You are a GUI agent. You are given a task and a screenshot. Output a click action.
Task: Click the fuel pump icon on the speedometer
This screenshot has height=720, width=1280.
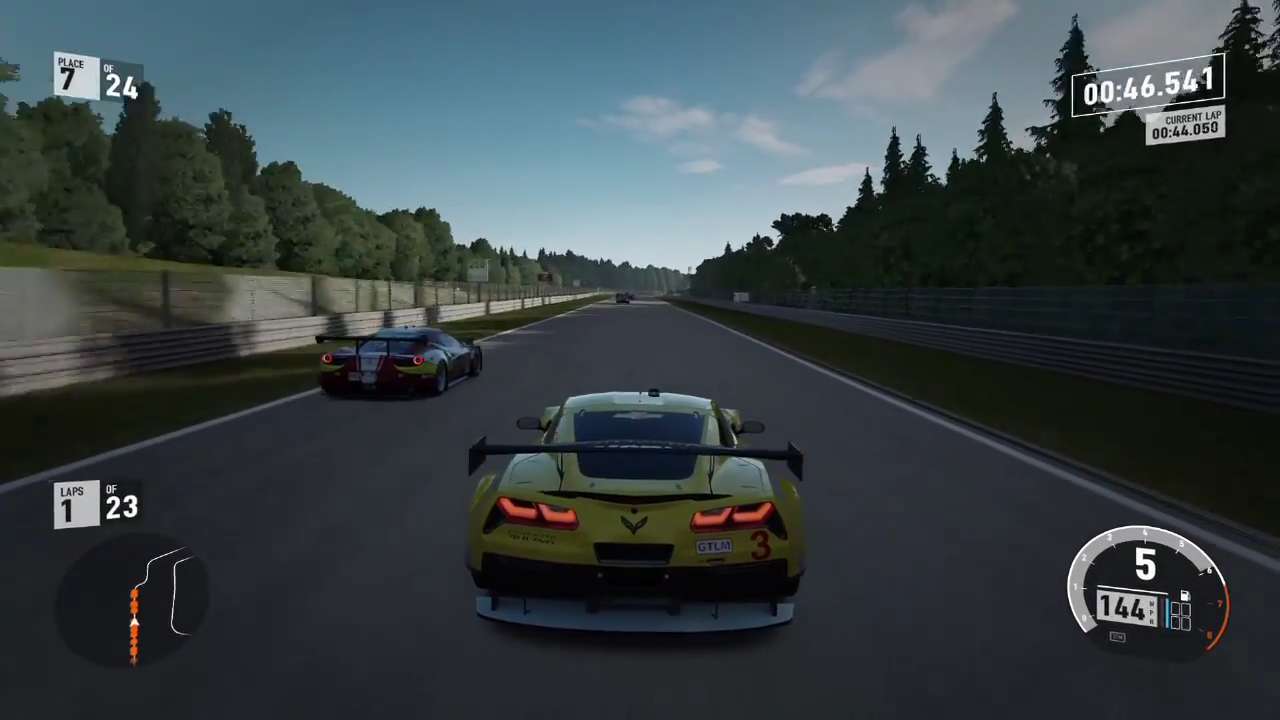(1186, 594)
